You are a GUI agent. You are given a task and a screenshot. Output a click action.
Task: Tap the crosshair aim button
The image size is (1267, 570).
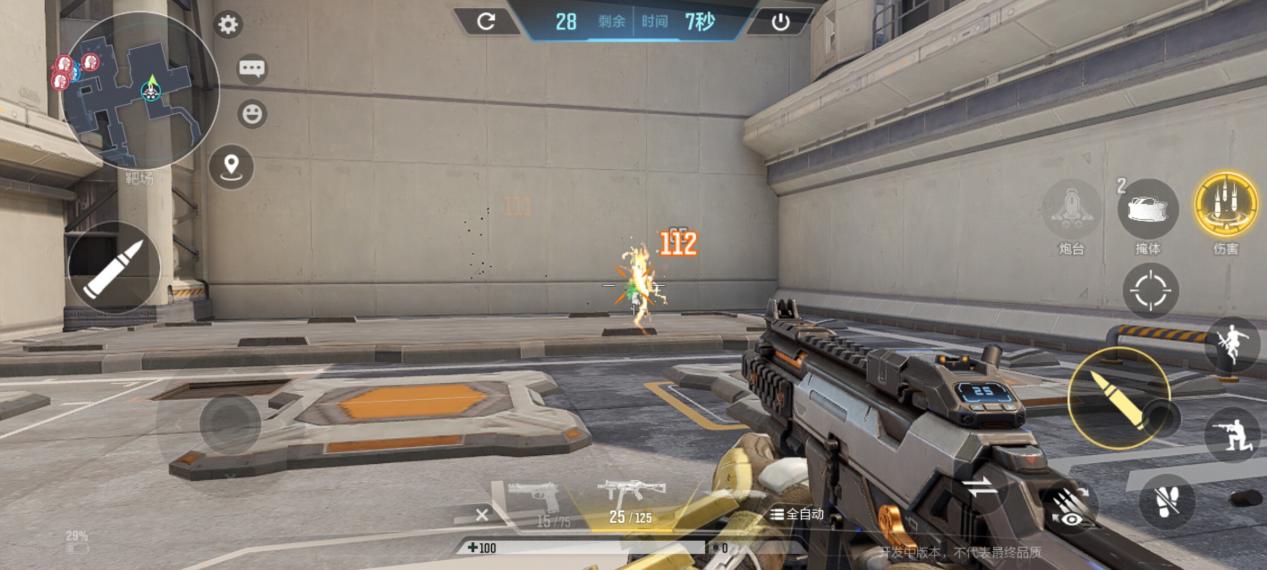(x=1150, y=291)
